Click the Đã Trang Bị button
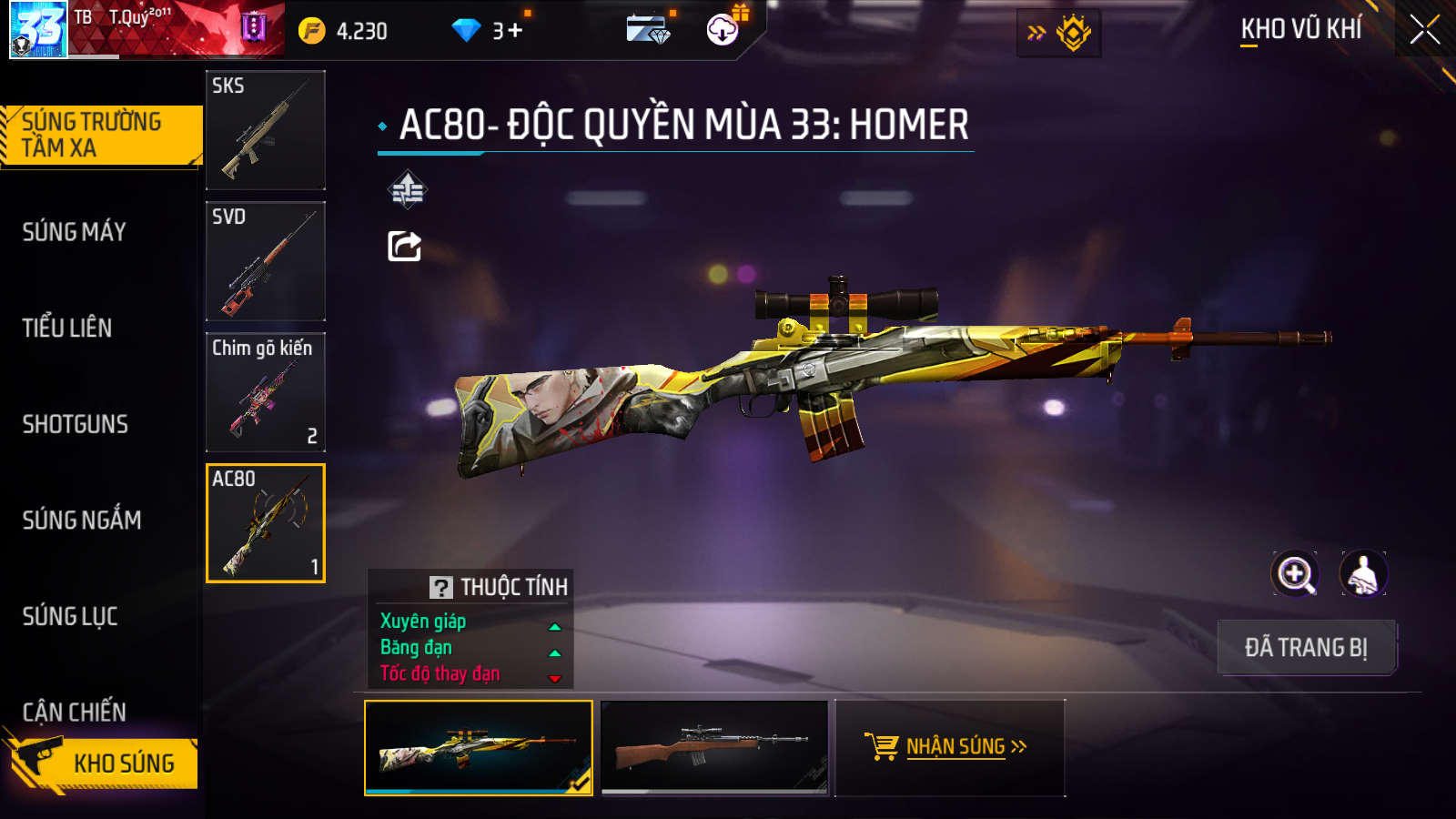This screenshot has width=1456, height=819. pos(1306,647)
